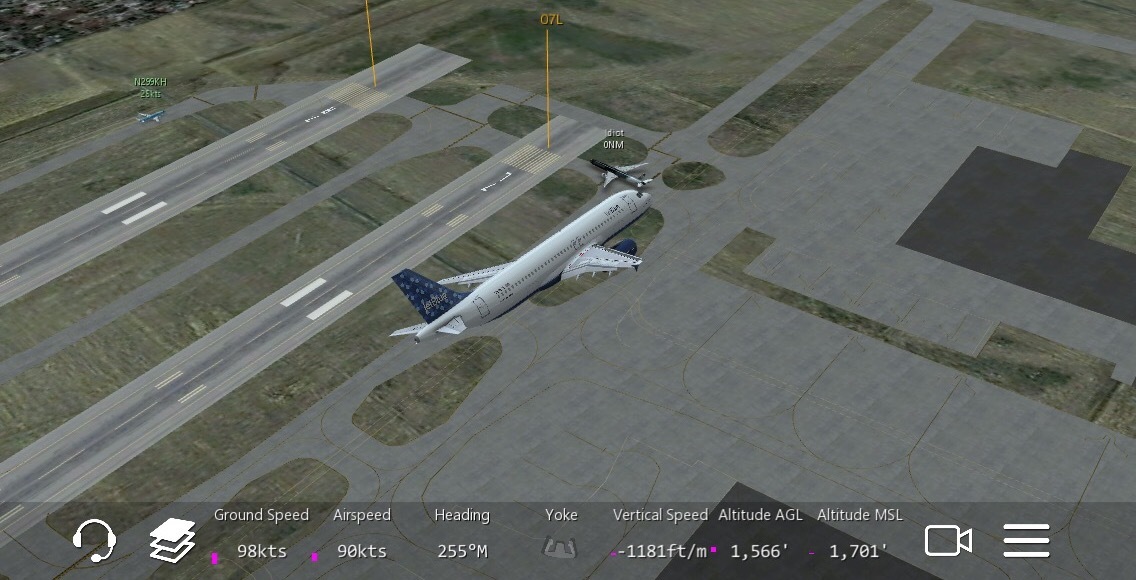Open the hamburger main menu
The height and width of the screenshot is (580, 1136).
tap(1026, 541)
